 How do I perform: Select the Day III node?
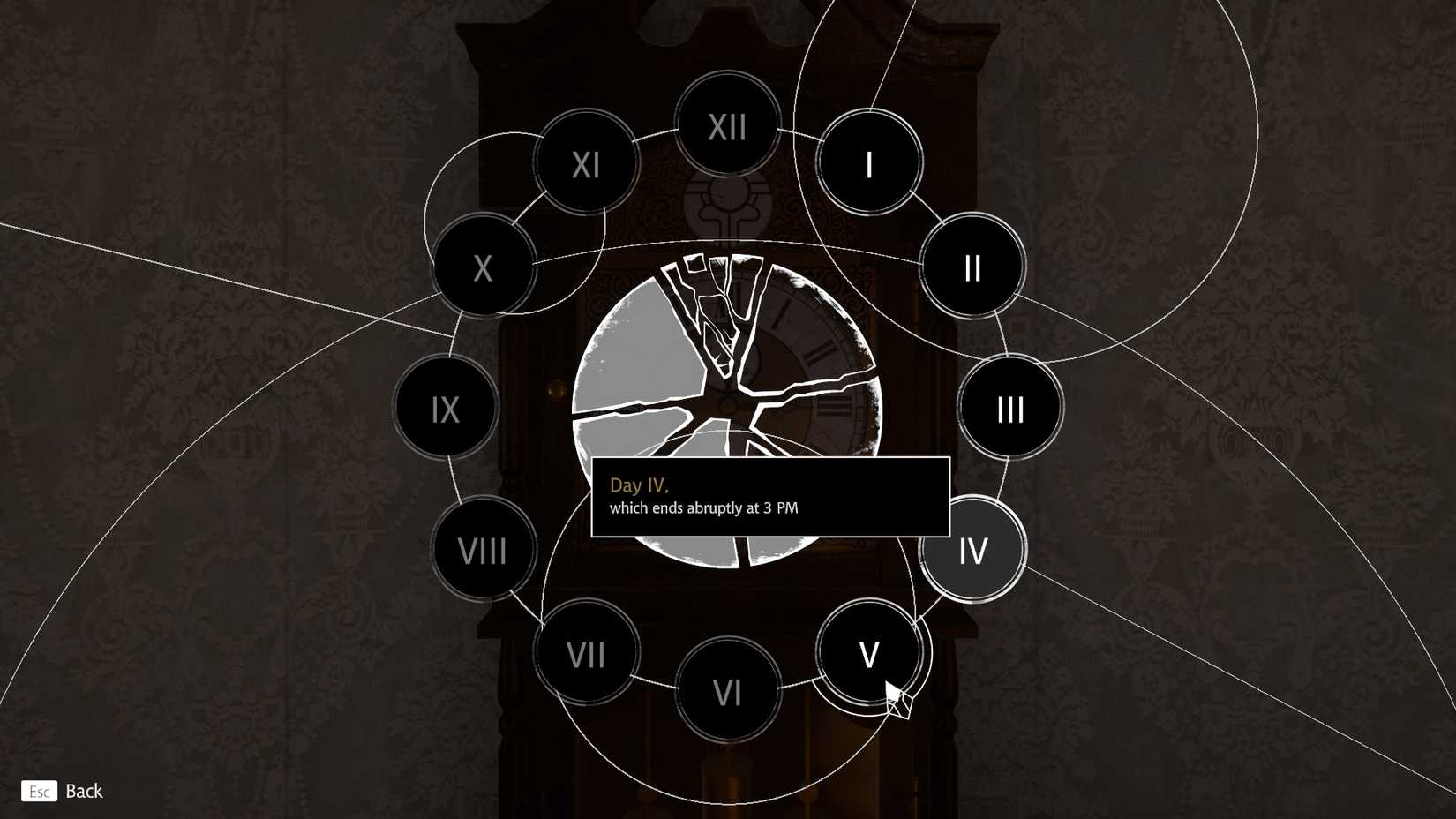click(1009, 408)
